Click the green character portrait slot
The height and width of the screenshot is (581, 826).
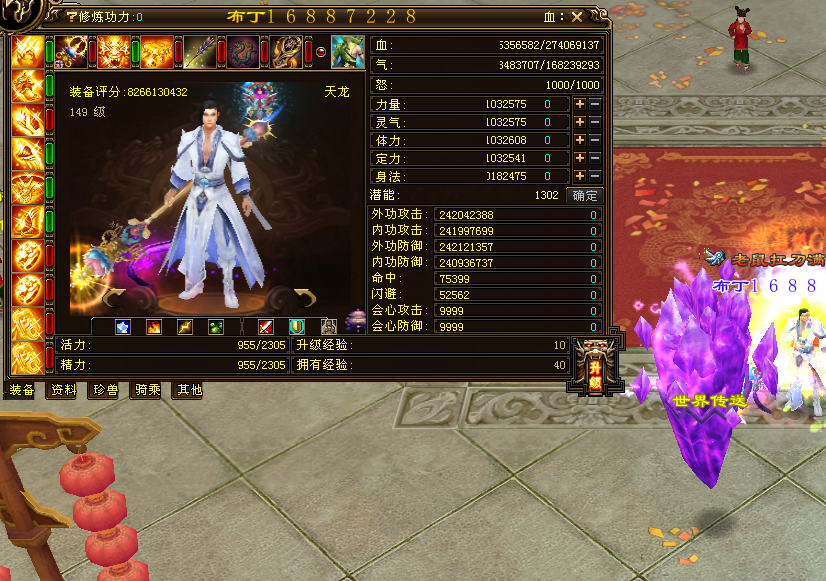[347, 52]
